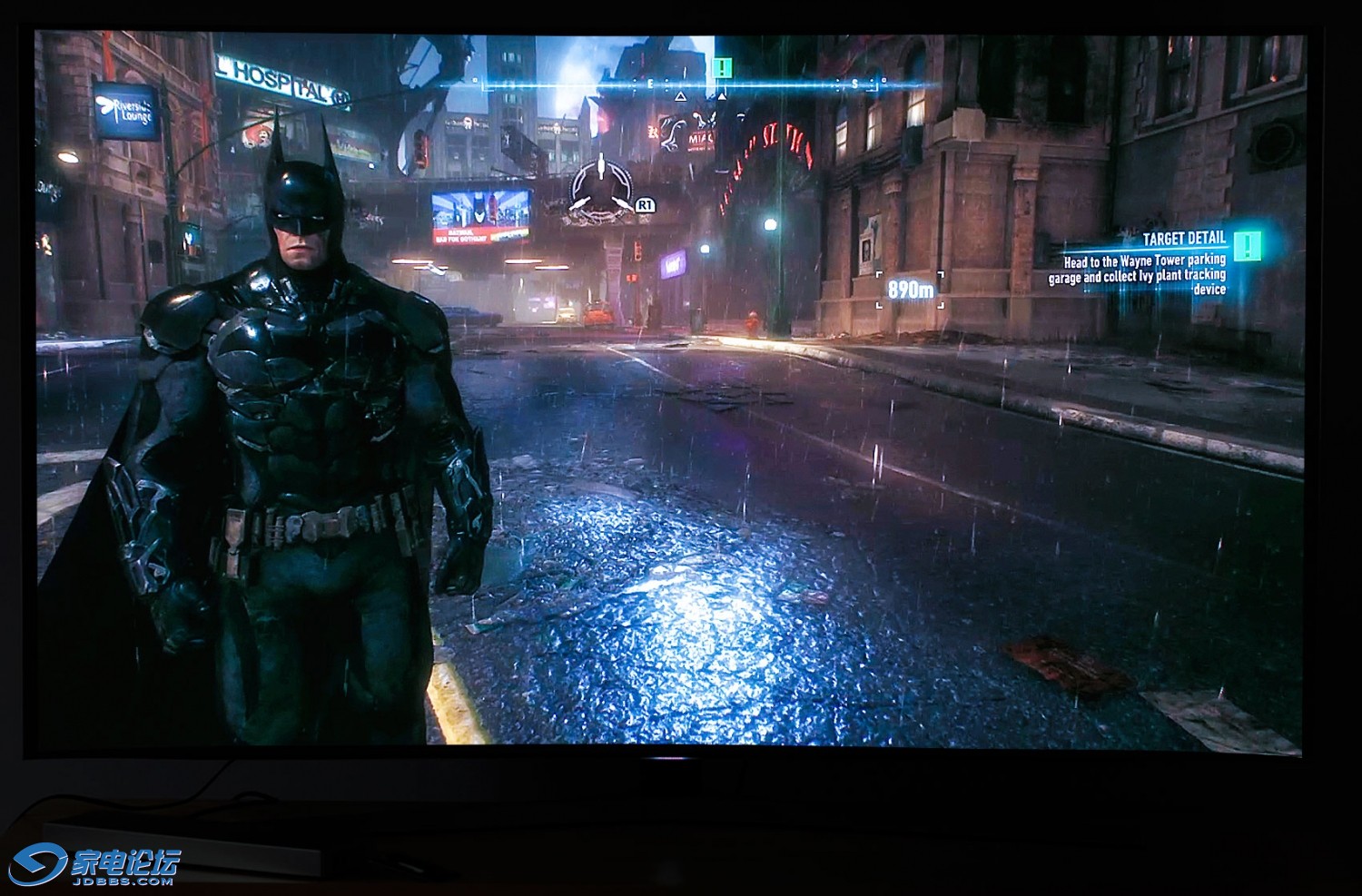
Task: Select the compass bar along the top
Action: pos(679,84)
